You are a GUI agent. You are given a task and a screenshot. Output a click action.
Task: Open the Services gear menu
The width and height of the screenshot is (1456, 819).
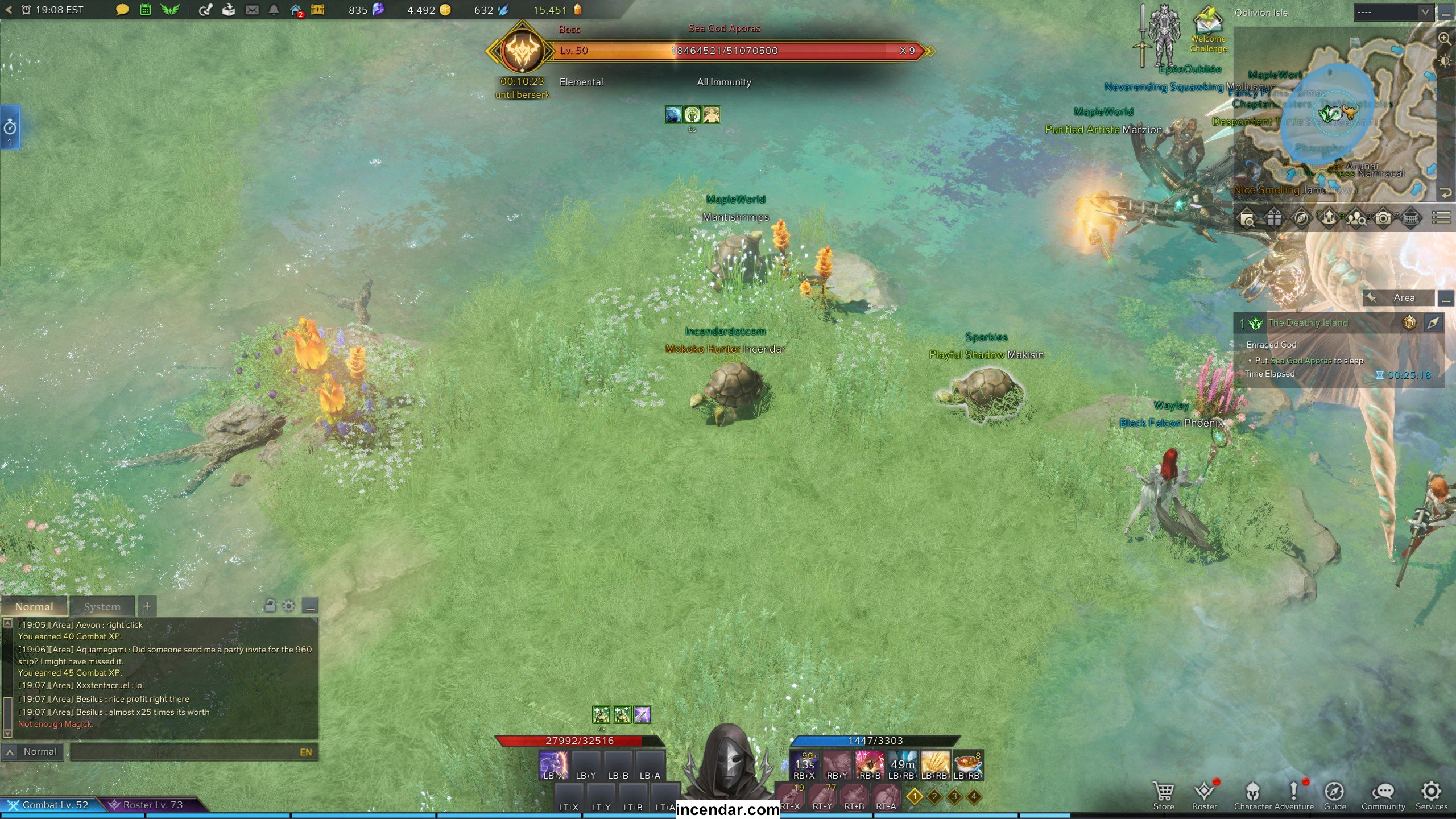[1431, 794]
